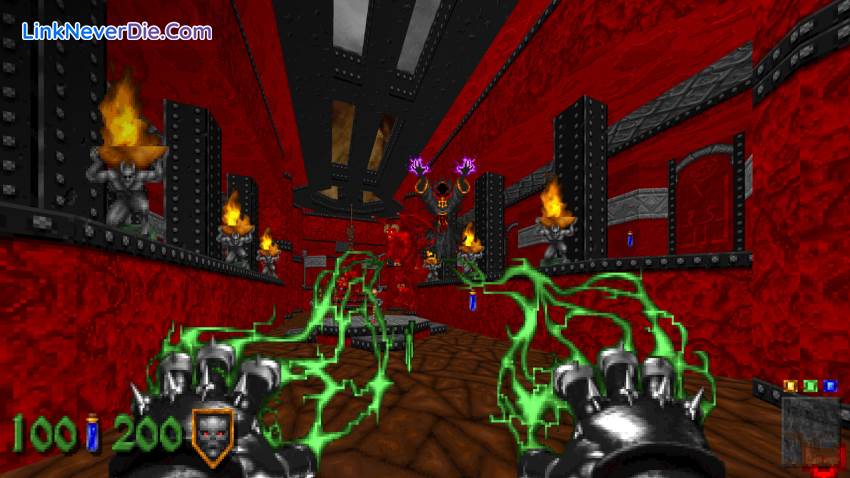Click the blue key gem indicator

pyautogui.click(x=829, y=386)
